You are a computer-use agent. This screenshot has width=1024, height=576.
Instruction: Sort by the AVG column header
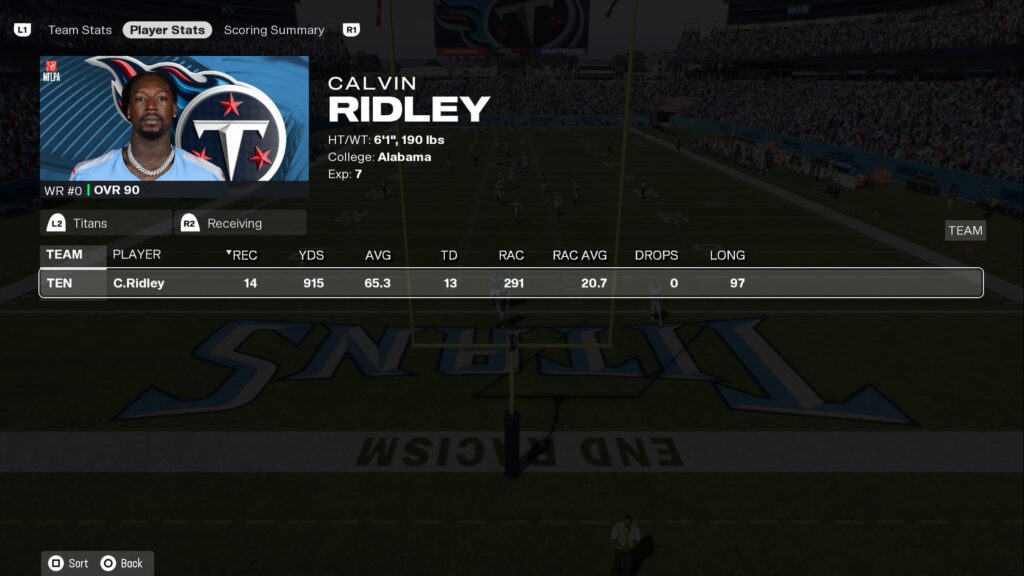point(378,255)
